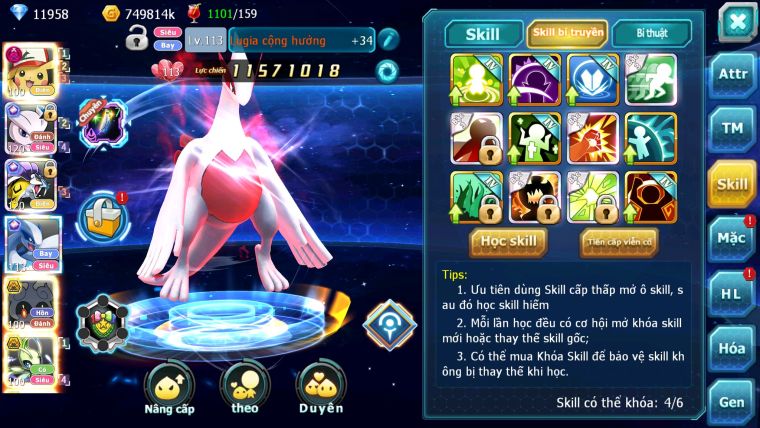Switch to the Skill tab at top
The height and width of the screenshot is (428, 760).
tap(483, 34)
